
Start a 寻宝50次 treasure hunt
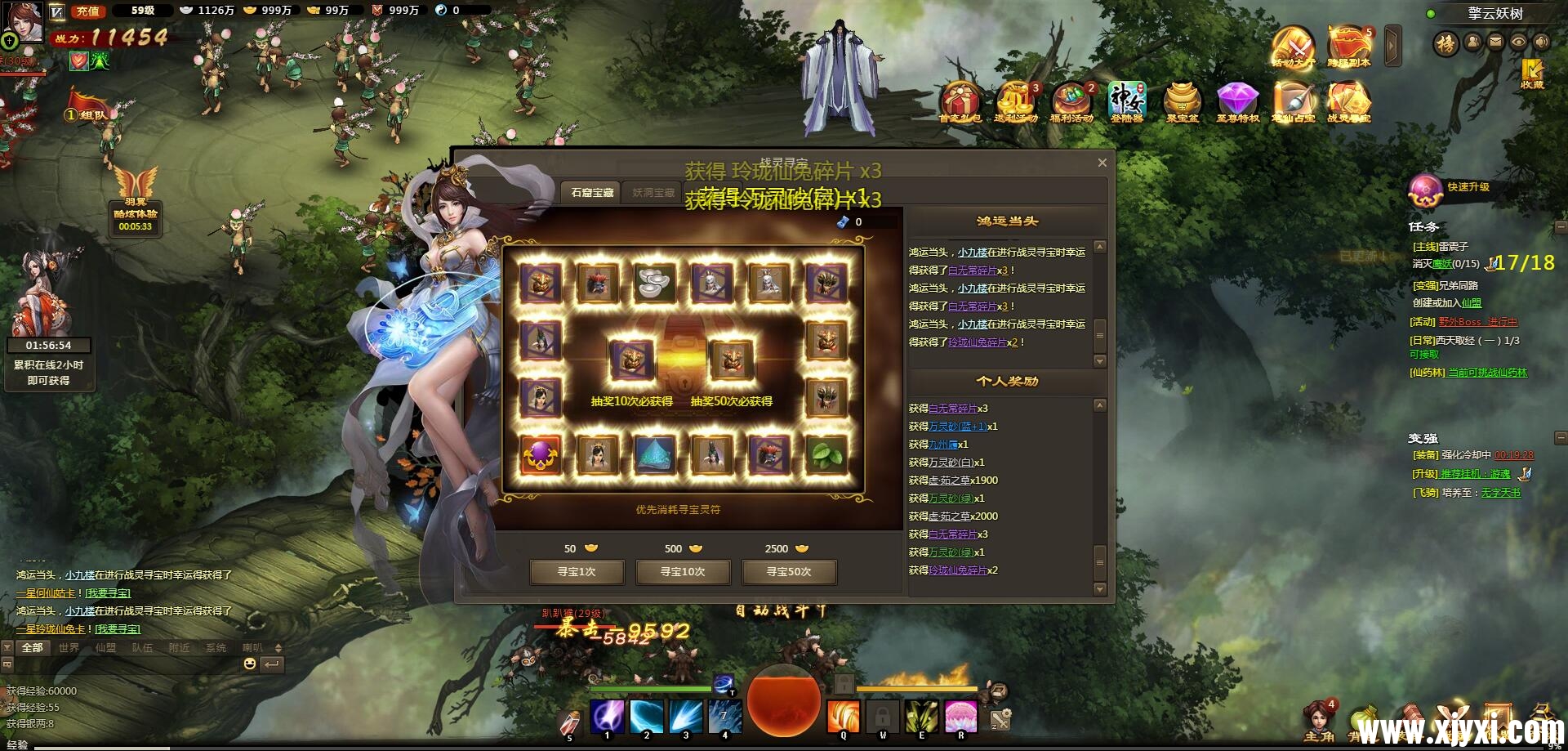pos(789,572)
